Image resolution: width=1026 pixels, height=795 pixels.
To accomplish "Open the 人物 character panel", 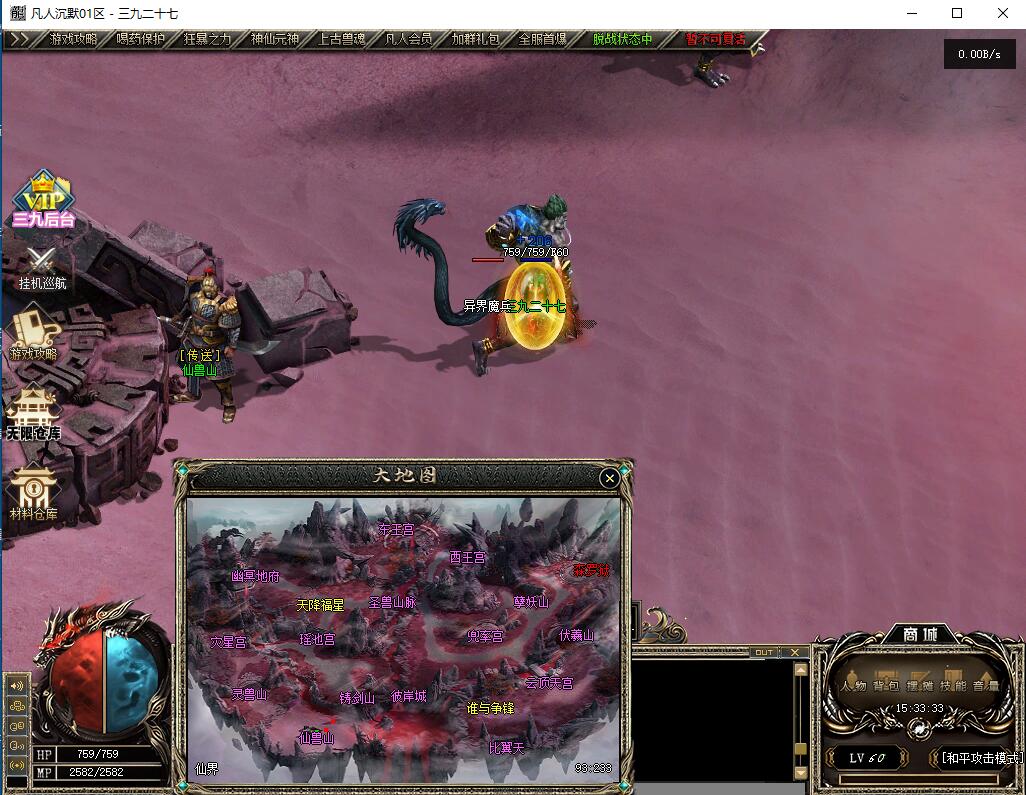I will (853, 685).
